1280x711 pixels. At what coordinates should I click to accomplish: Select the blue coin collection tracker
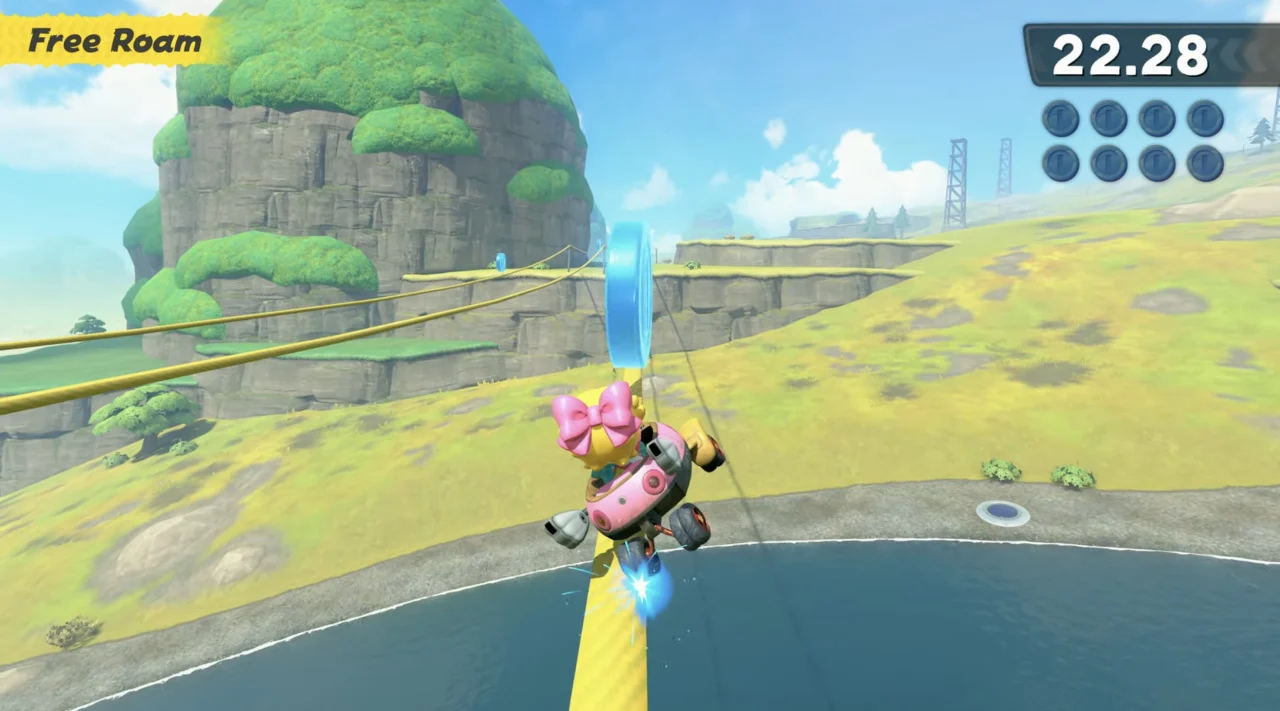click(1132, 140)
